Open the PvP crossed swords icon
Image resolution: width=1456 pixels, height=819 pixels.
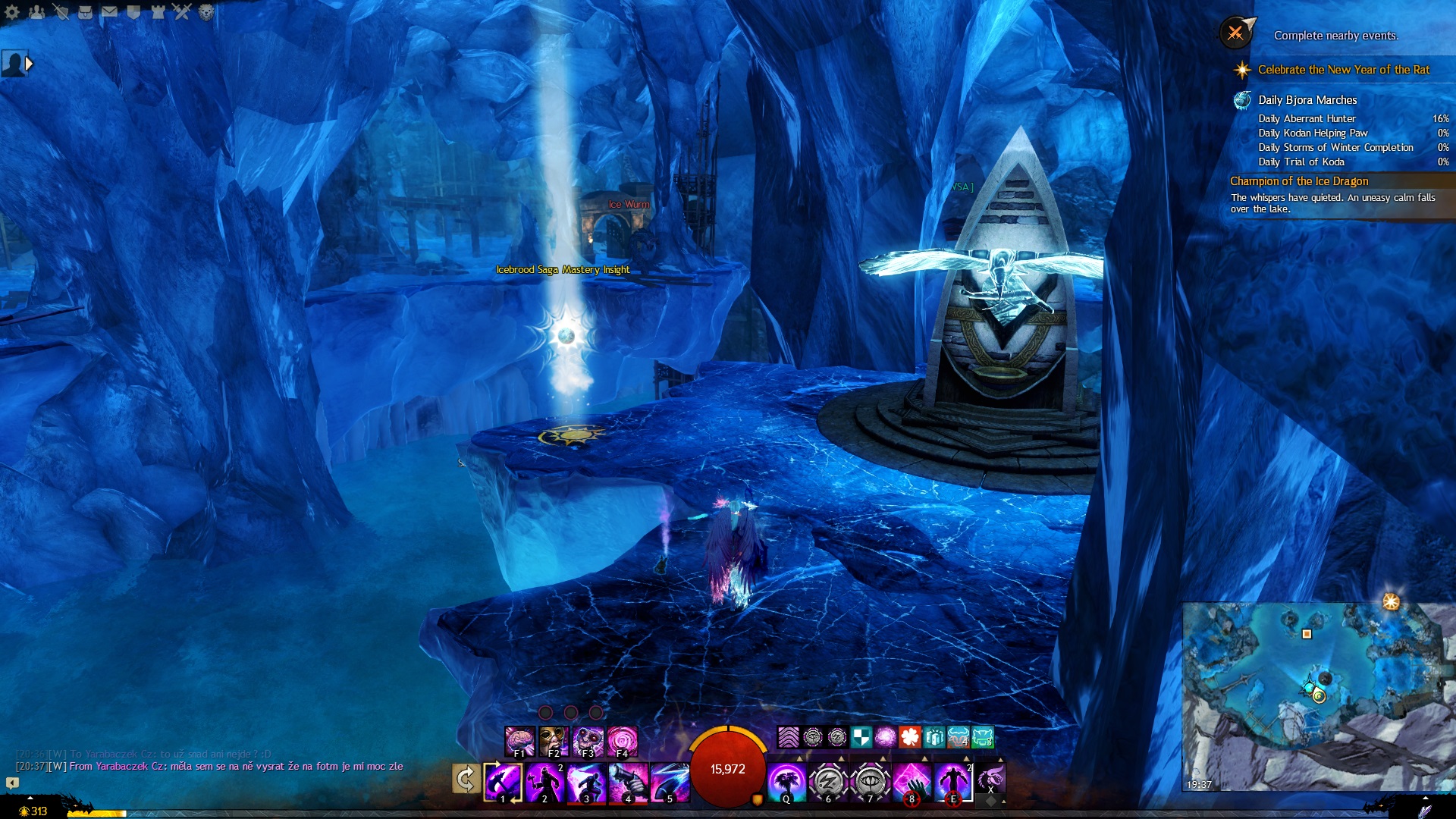click(182, 12)
